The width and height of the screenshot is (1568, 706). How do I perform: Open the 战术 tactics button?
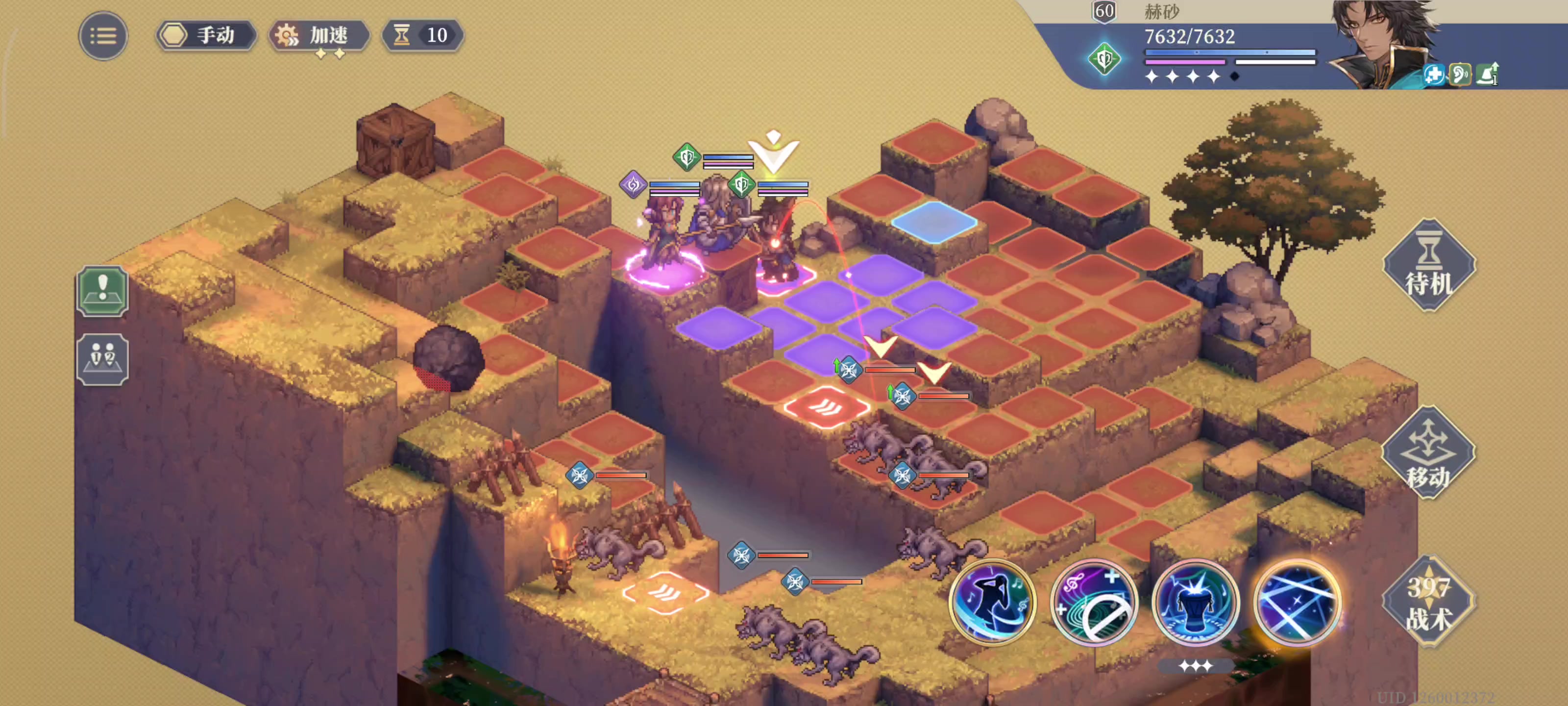[x=1428, y=602]
